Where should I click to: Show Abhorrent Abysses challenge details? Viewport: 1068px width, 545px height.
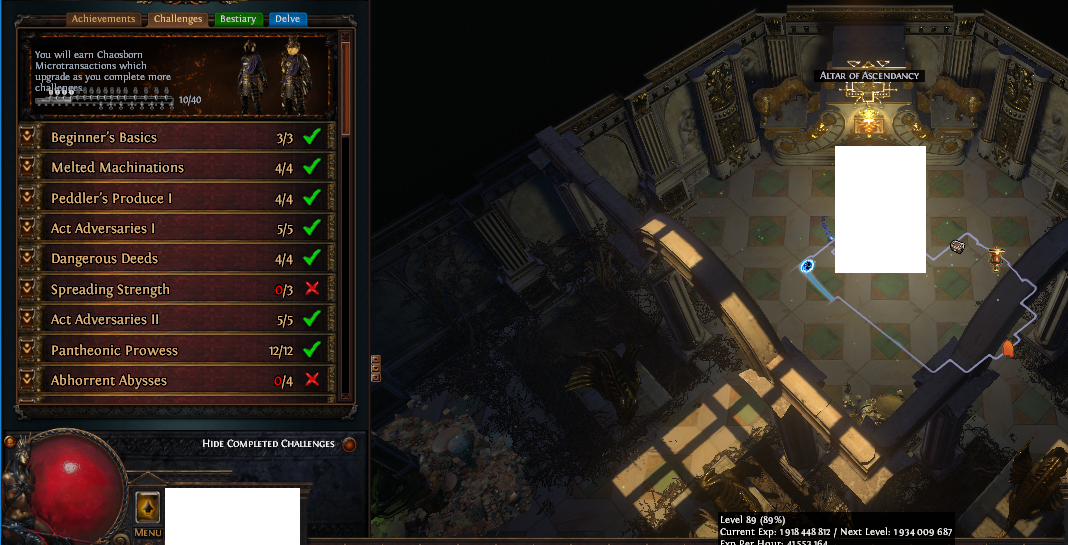tap(28, 380)
